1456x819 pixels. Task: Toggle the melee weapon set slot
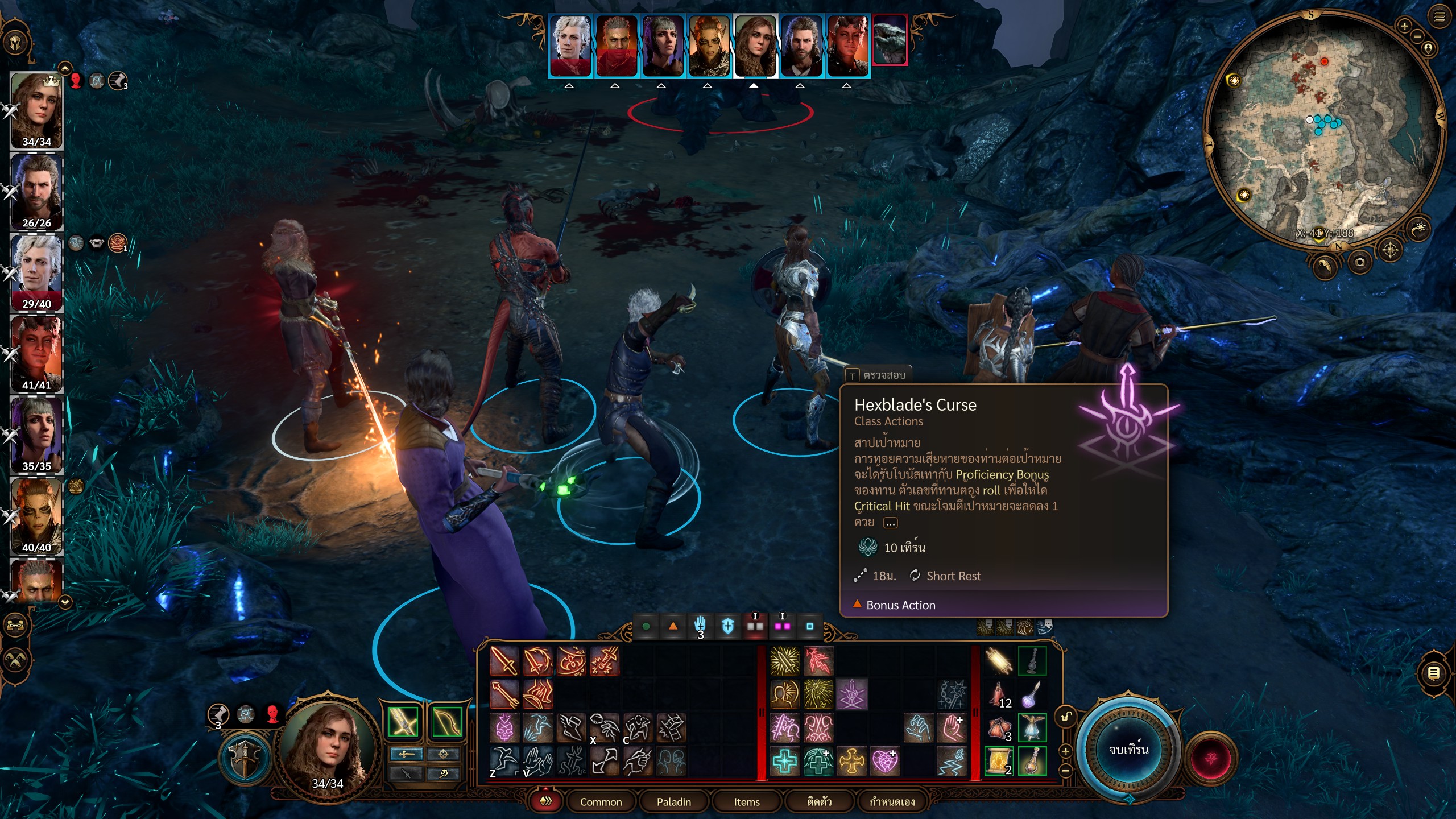403,722
